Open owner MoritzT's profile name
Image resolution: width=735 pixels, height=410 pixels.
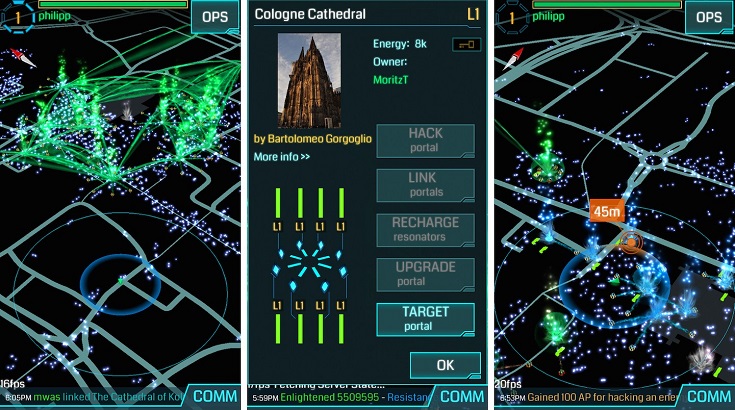click(x=393, y=79)
